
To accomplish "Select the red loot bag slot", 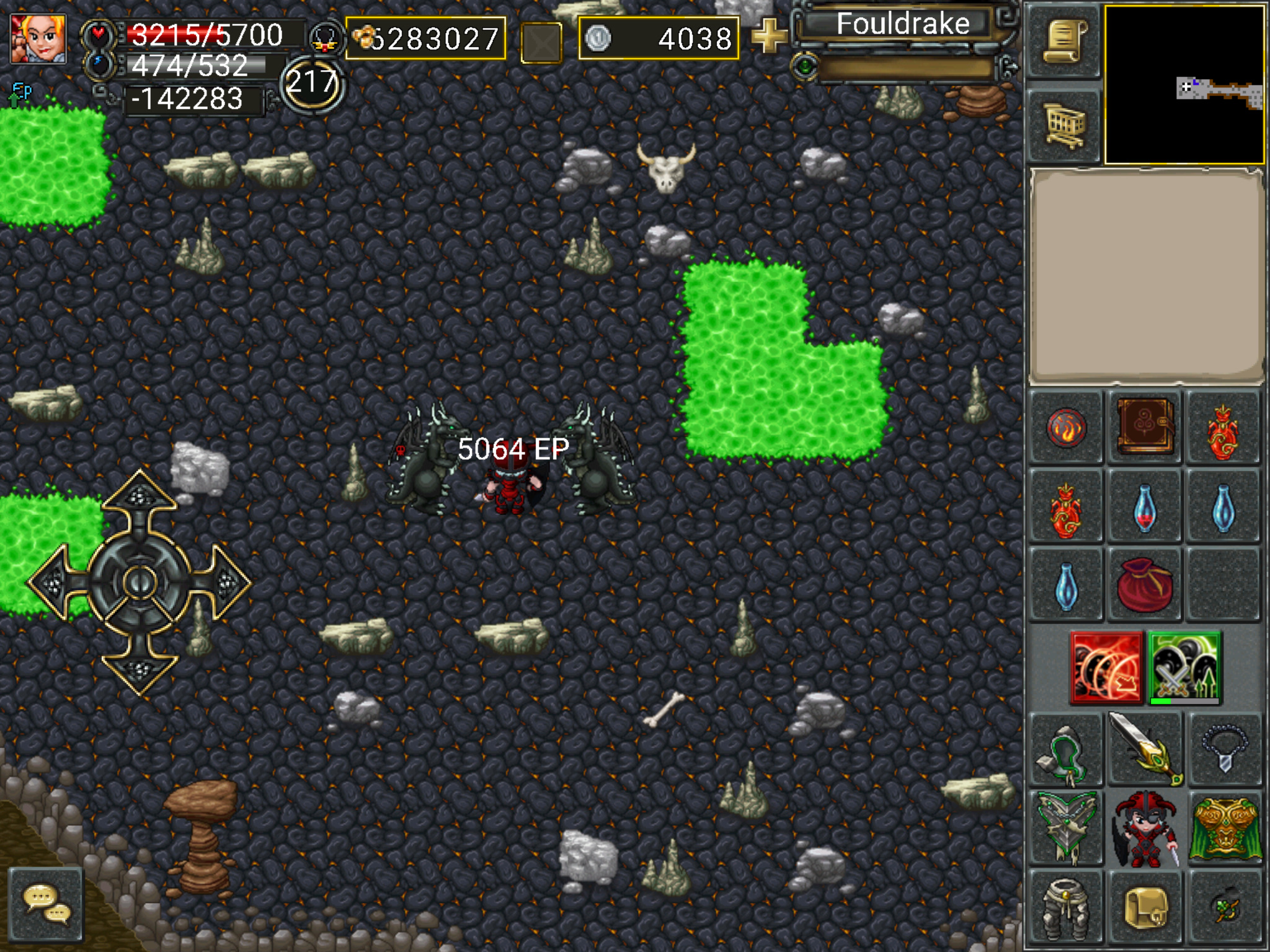I will pyautogui.click(x=1145, y=584).
